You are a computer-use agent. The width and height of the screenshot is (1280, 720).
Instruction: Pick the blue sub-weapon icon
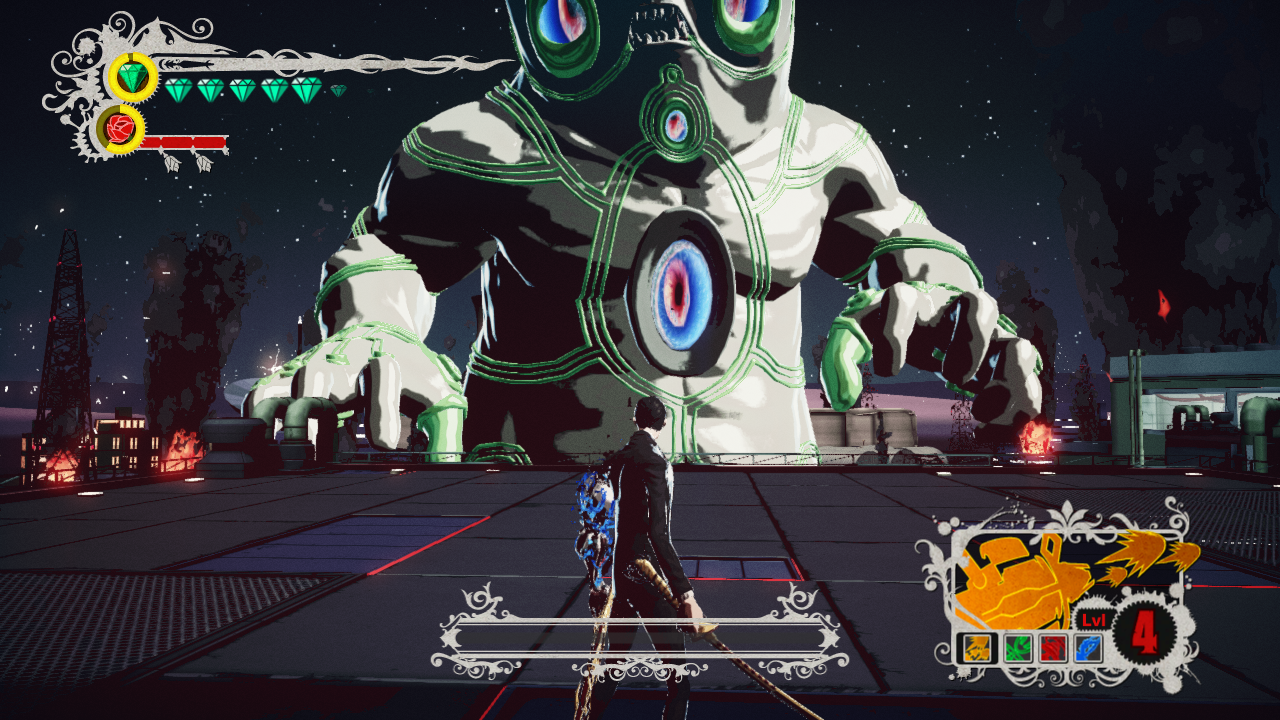coord(1089,648)
